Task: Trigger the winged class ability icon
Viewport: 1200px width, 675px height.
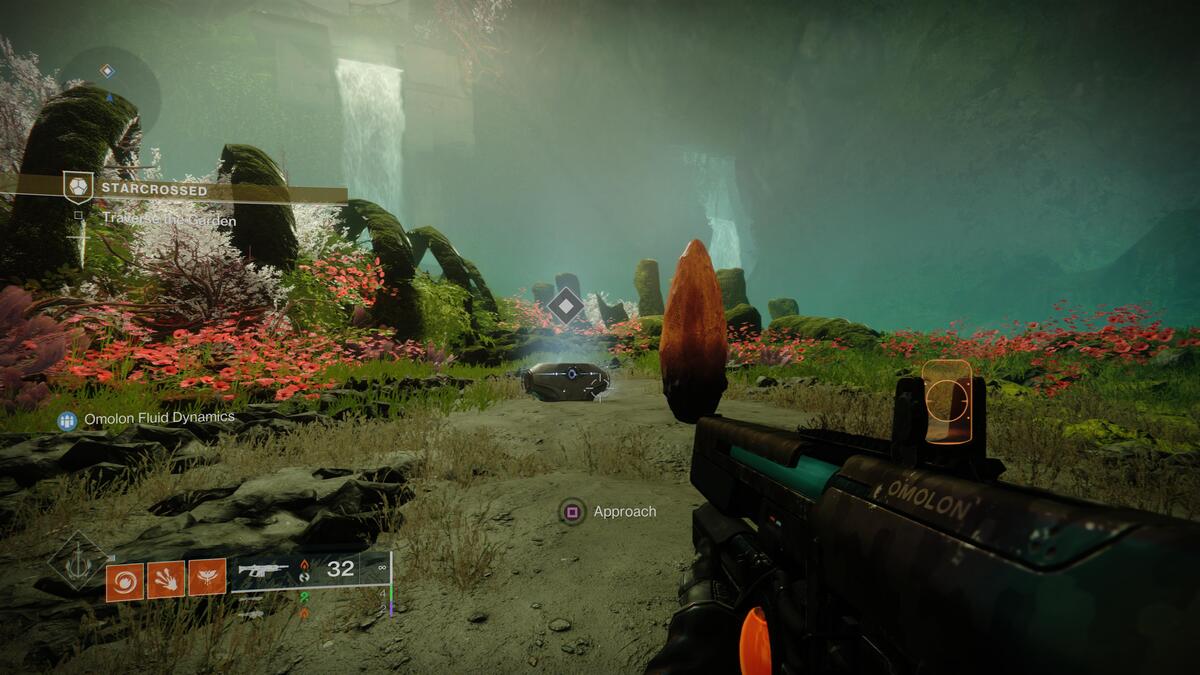Action: click(x=207, y=577)
